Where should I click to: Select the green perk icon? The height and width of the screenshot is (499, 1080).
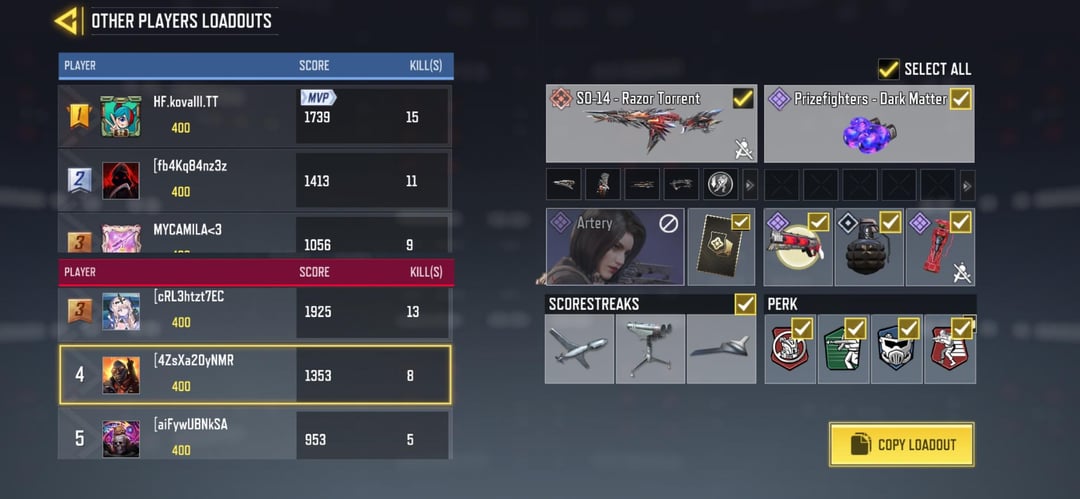(843, 350)
